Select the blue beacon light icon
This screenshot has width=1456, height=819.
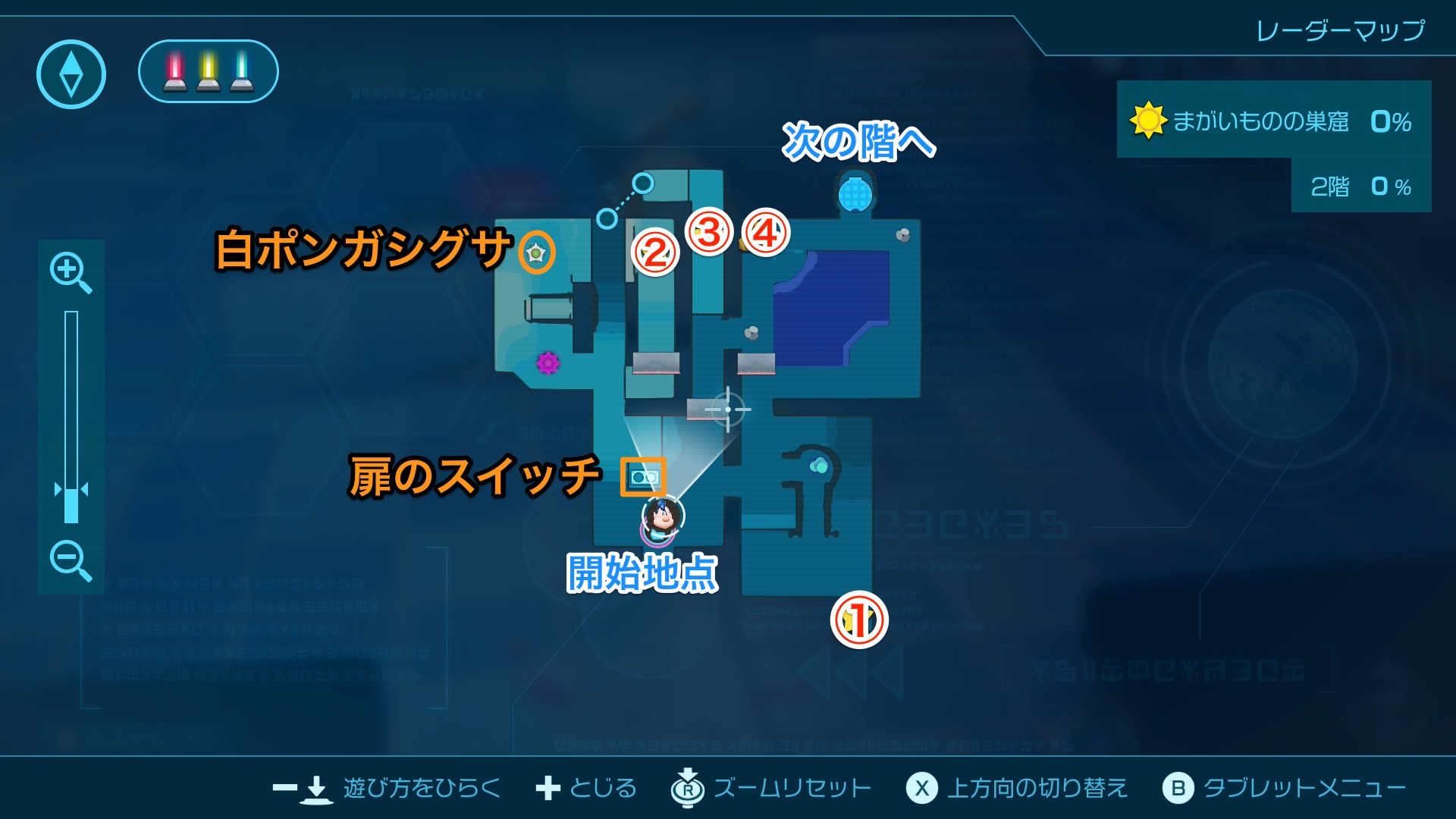point(242,71)
